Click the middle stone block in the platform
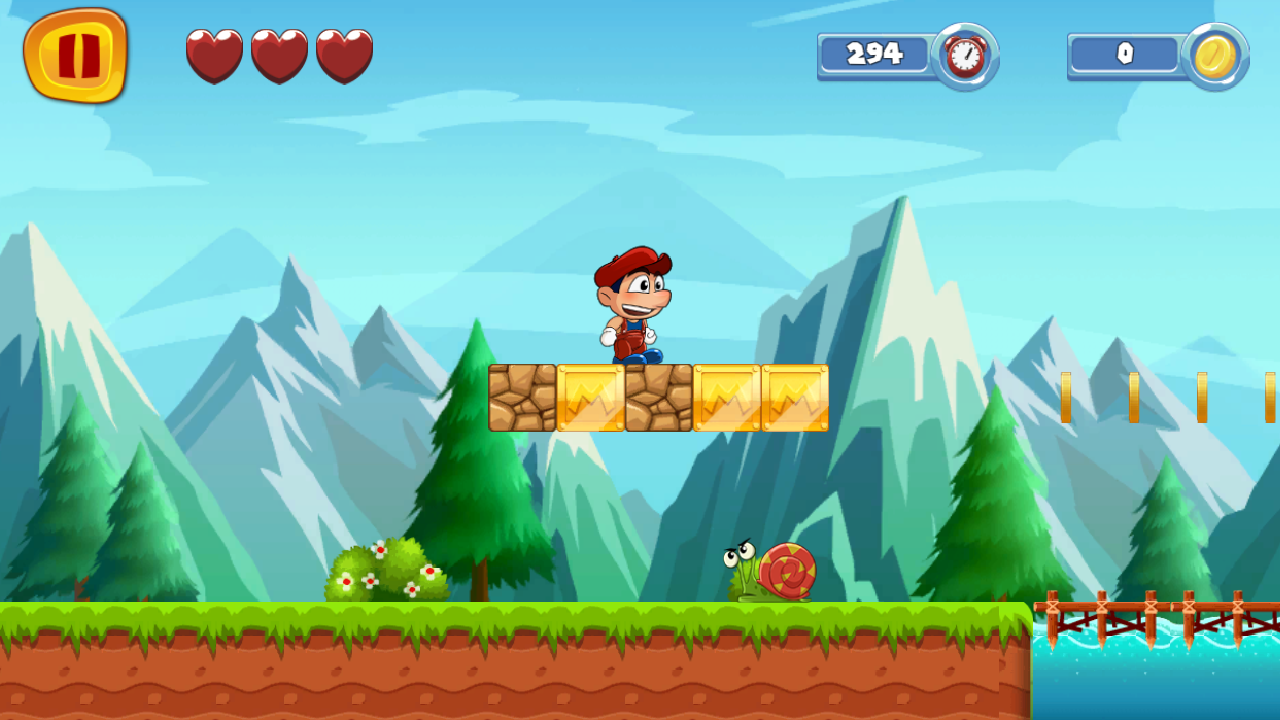The image size is (1280, 720). [x=658, y=396]
